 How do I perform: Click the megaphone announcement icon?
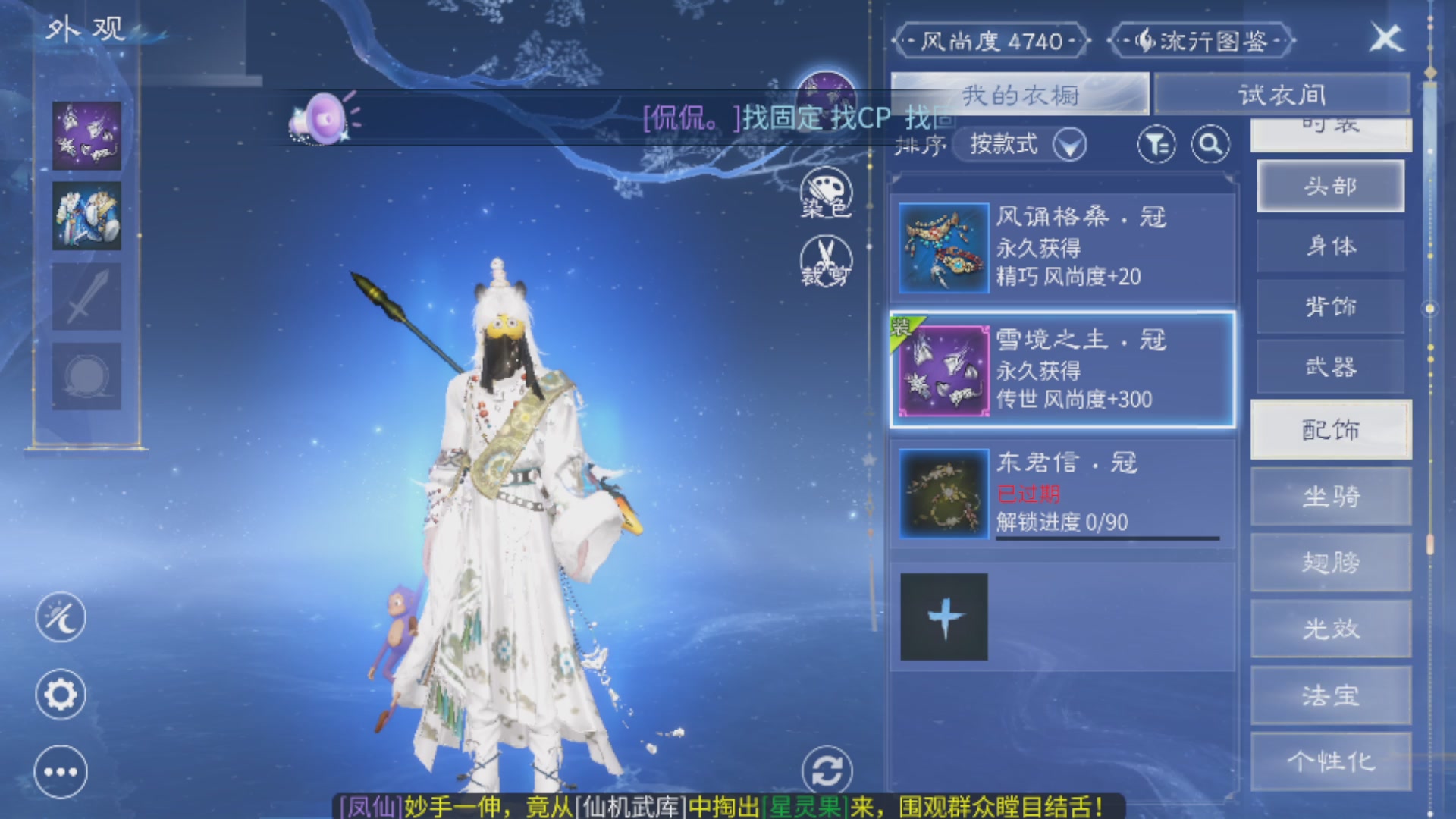pos(325,118)
